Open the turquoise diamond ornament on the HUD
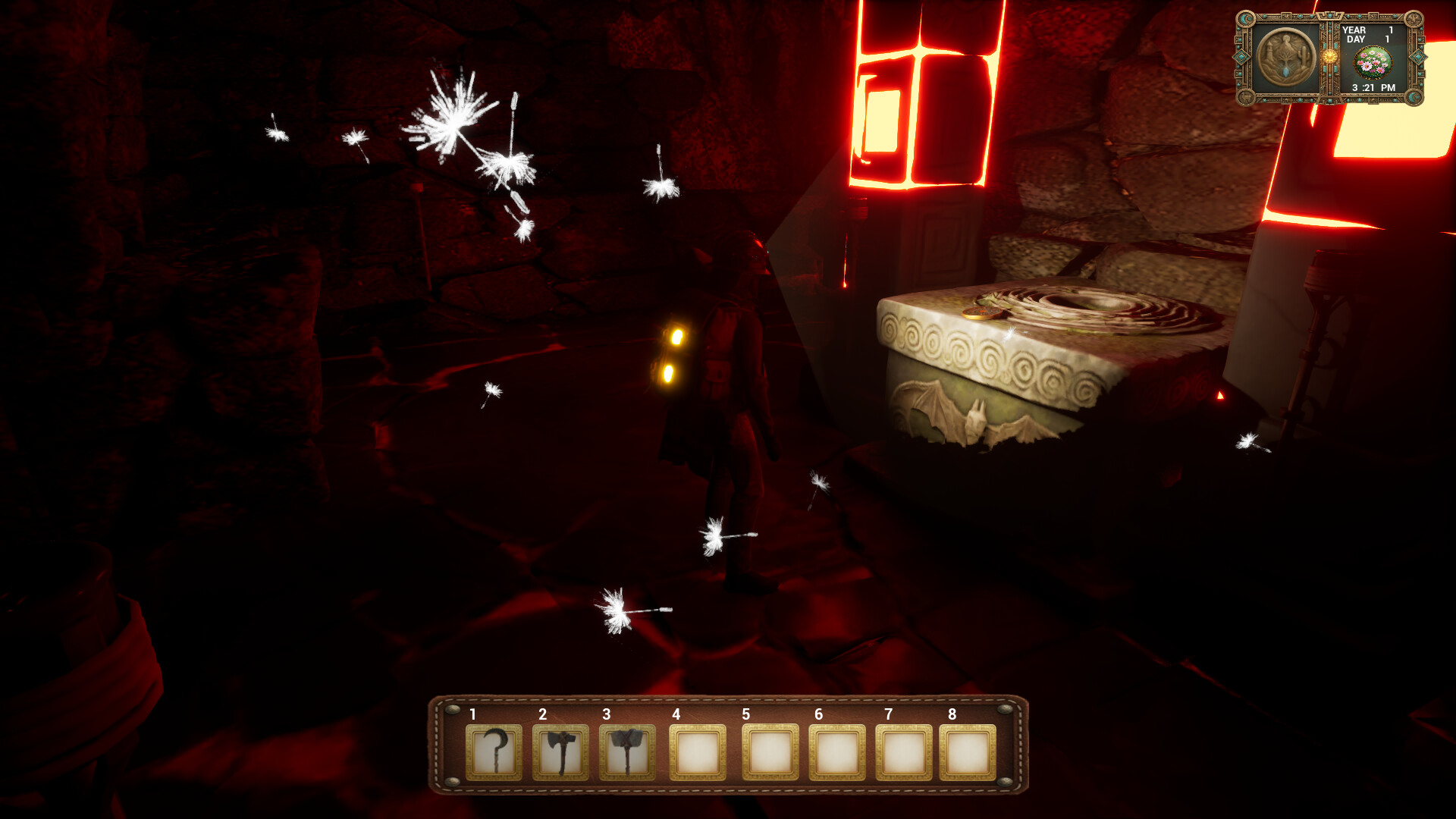The width and height of the screenshot is (1456, 819). point(1241,57)
